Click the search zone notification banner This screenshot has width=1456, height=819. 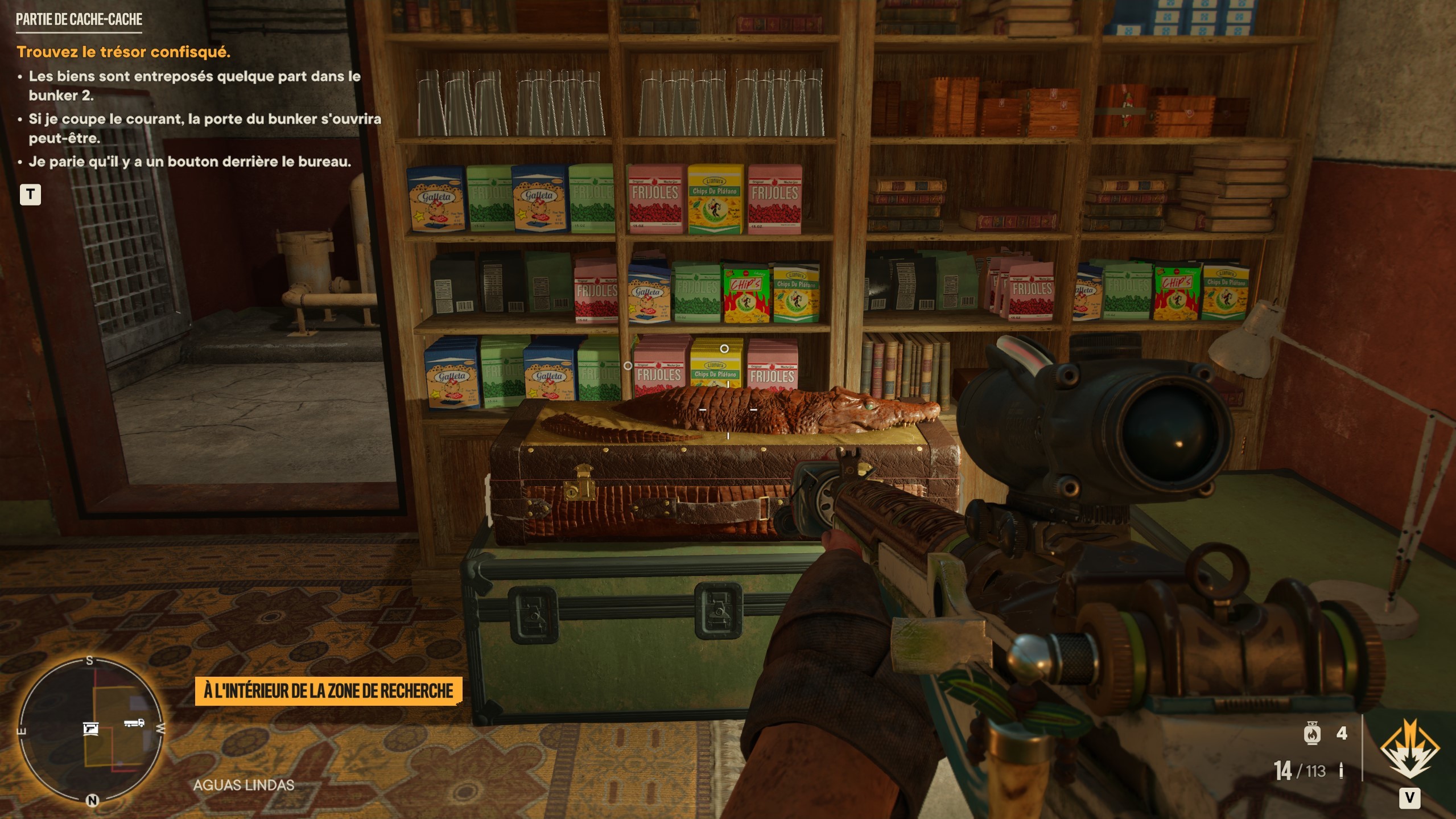pyautogui.click(x=328, y=691)
